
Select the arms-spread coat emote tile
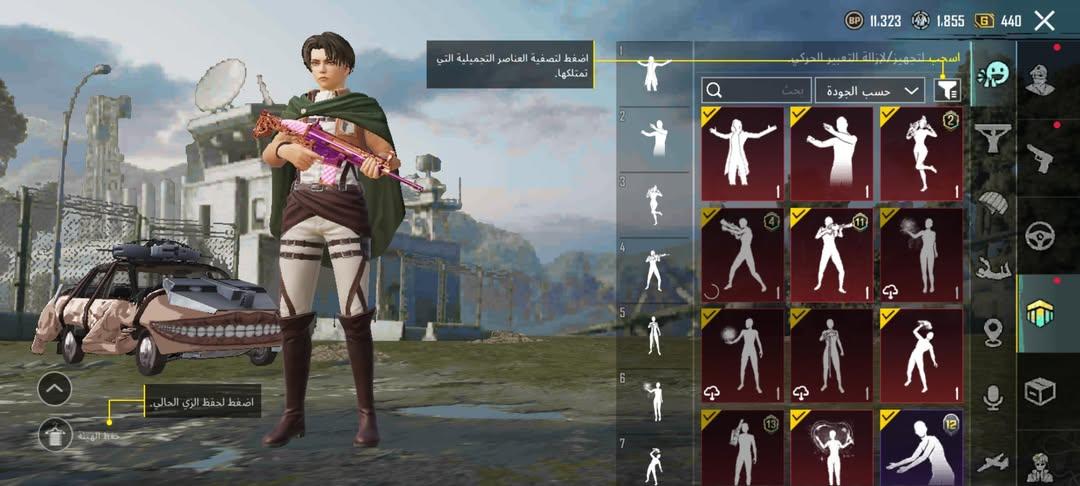(x=743, y=154)
